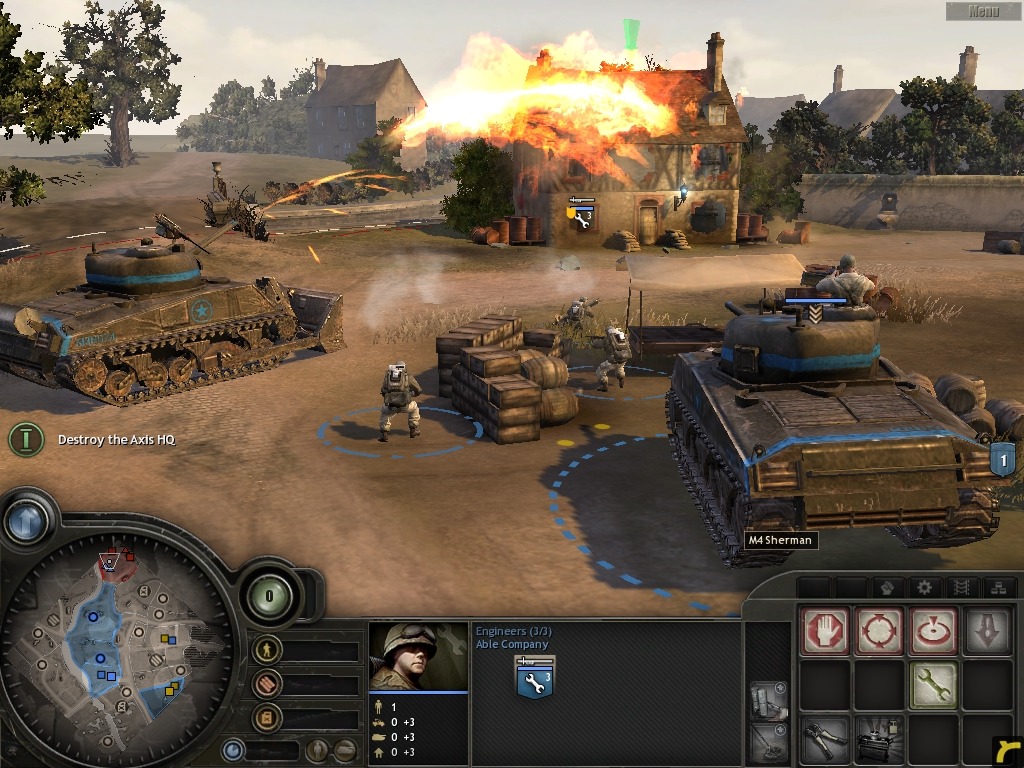Select the control group 1 shield badge
Image resolution: width=1024 pixels, height=768 pixels.
point(1002,461)
